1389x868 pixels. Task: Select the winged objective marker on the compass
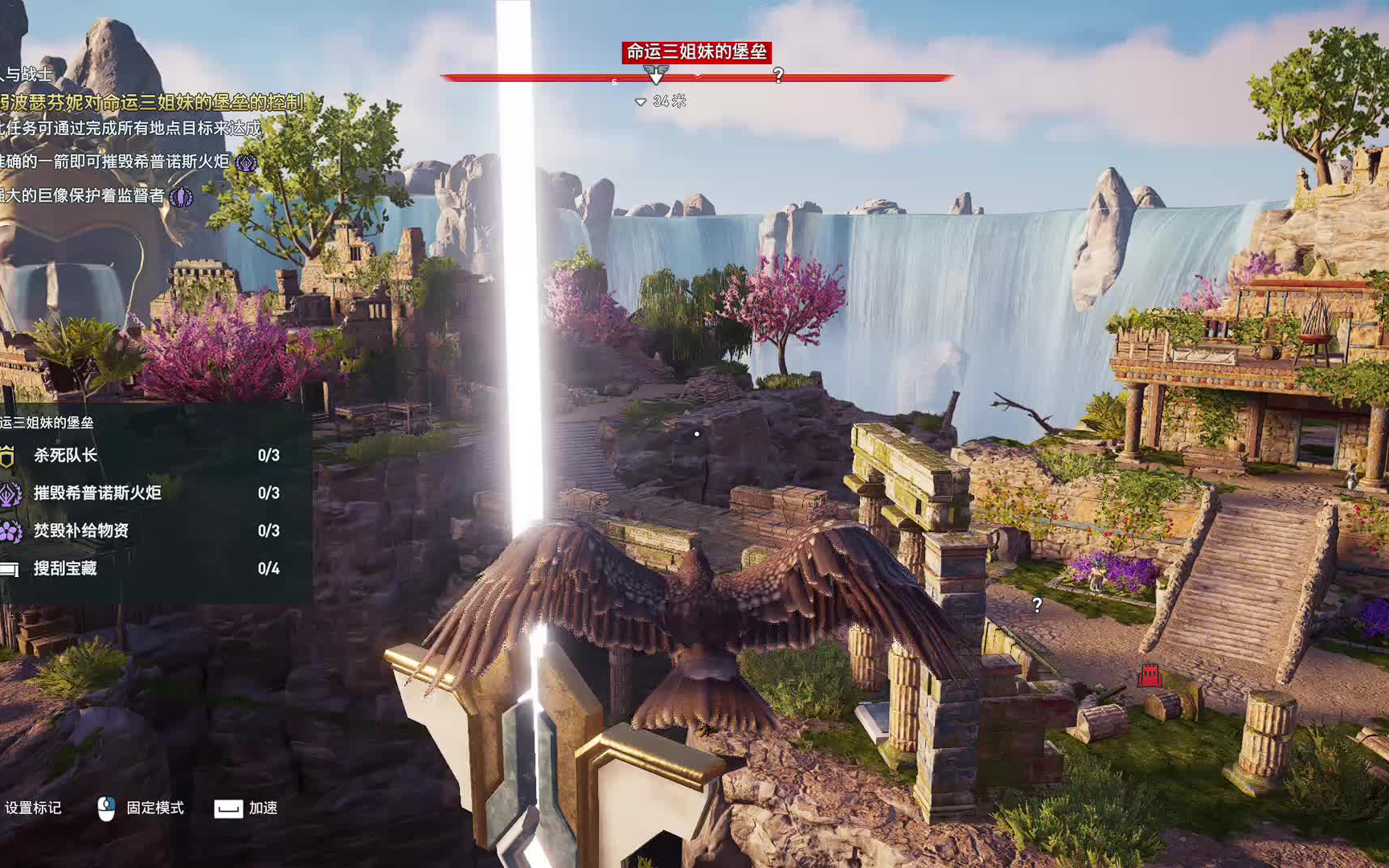pos(656,75)
